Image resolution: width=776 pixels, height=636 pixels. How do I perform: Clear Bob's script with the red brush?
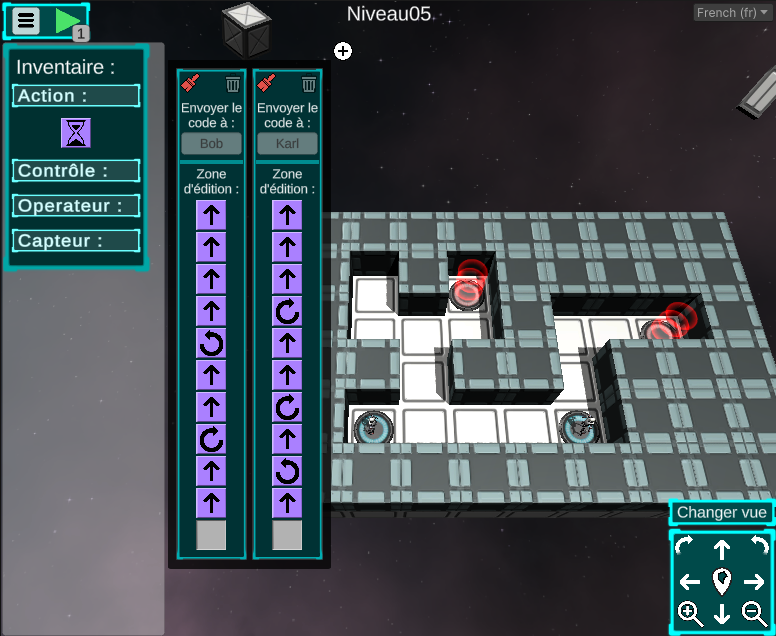tap(191, 85)
